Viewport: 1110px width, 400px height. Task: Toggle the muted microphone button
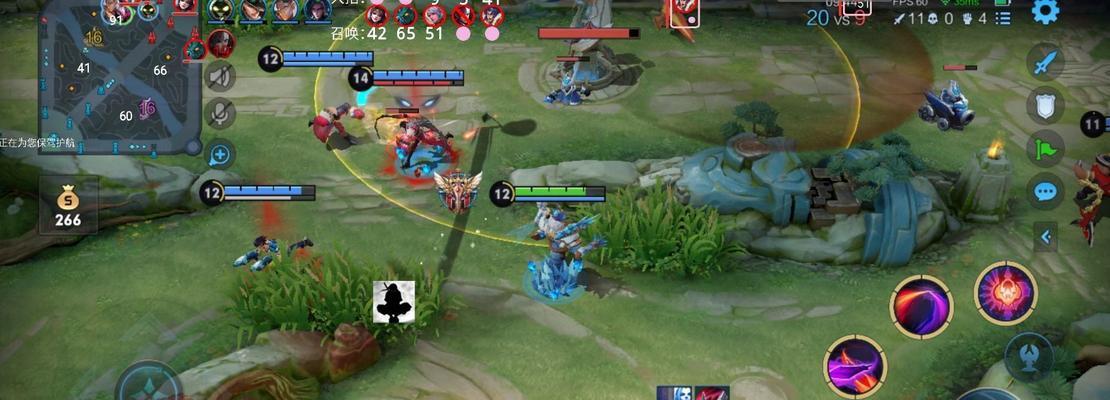click(x=220, y=113)
